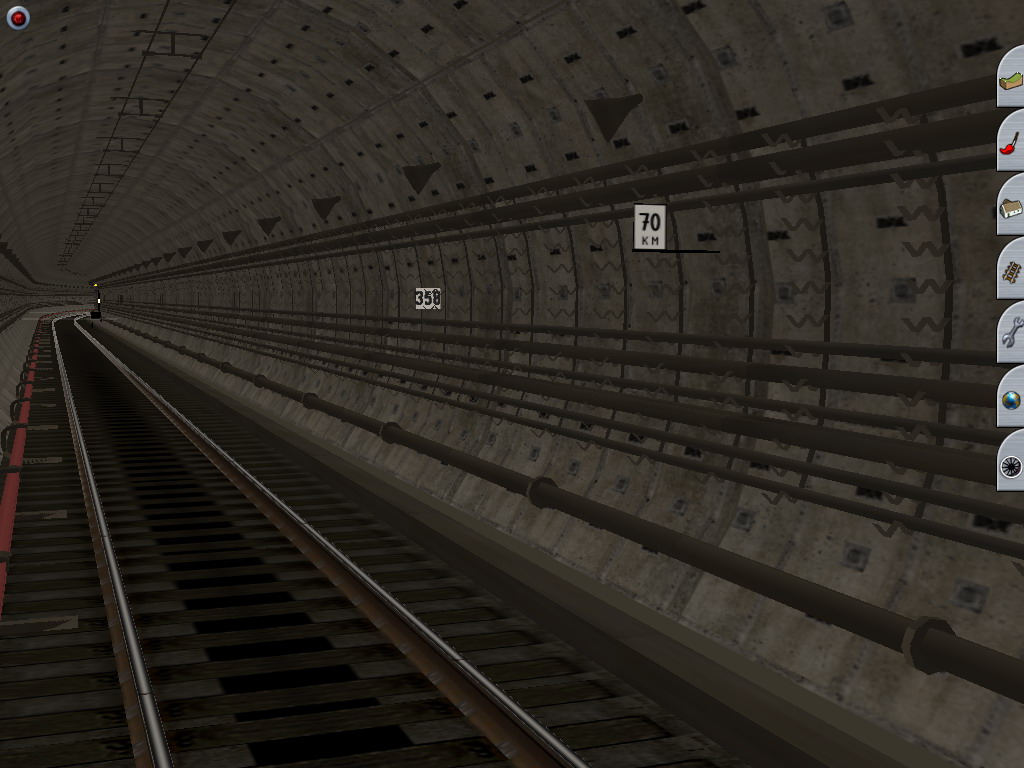Viewport: 1024px width, 768px height.
Task: Open the train wheel tab
Action: click(x=1011, y=462)
